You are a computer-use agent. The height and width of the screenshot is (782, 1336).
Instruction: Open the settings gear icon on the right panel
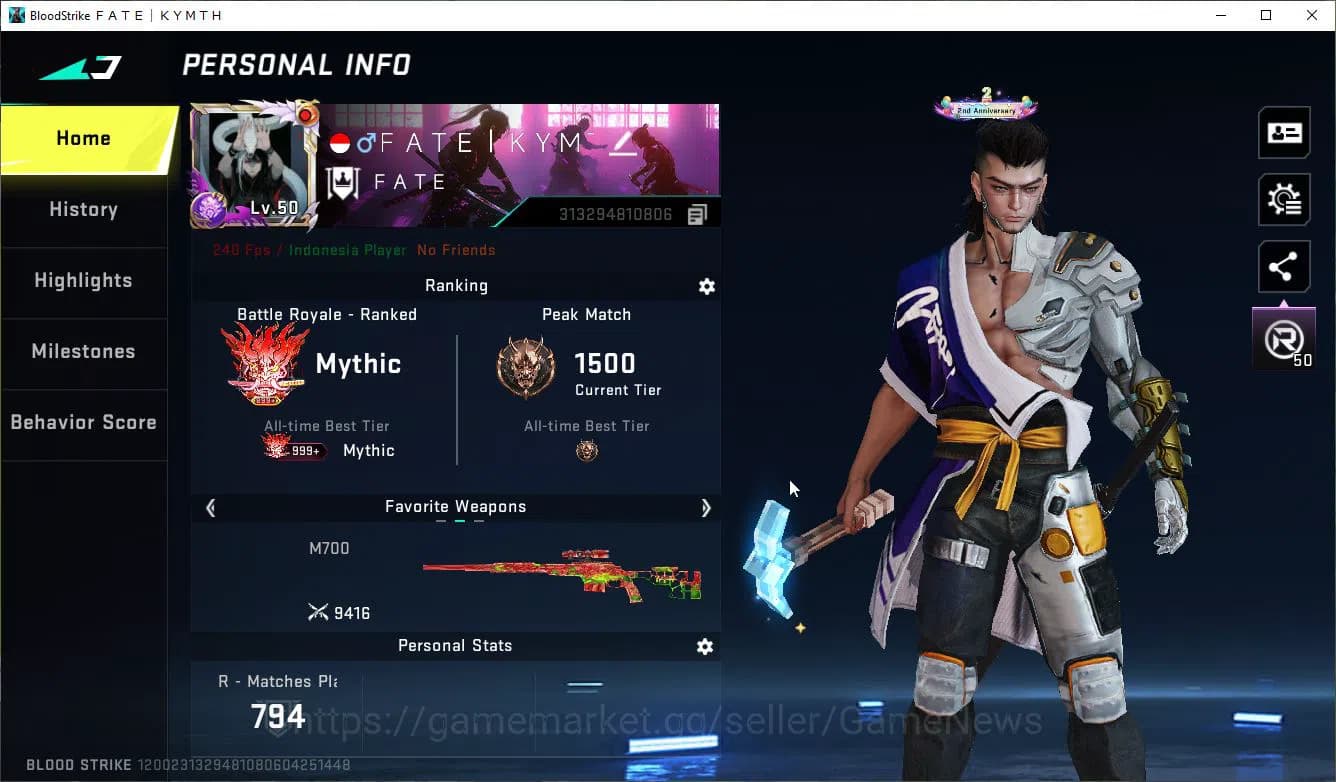coord(1284,199)
